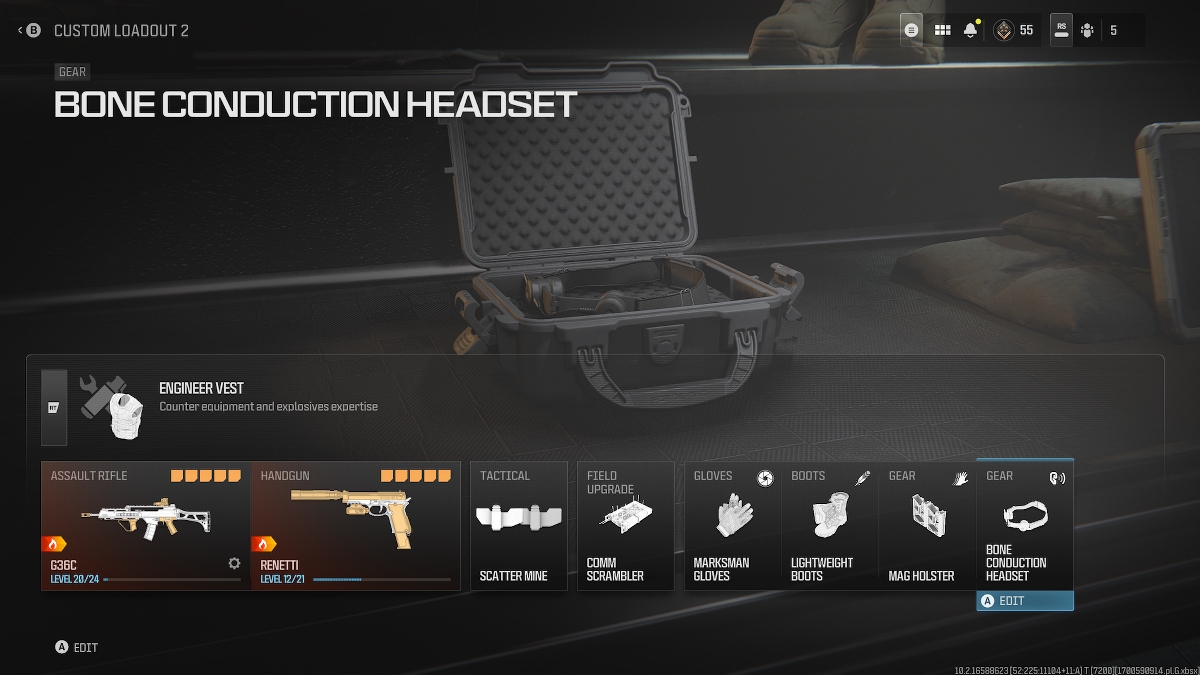This screenshot has width=1200, height=675.
Task: Choose the Renetti handgun slot
Action: (x=355, y=525)
